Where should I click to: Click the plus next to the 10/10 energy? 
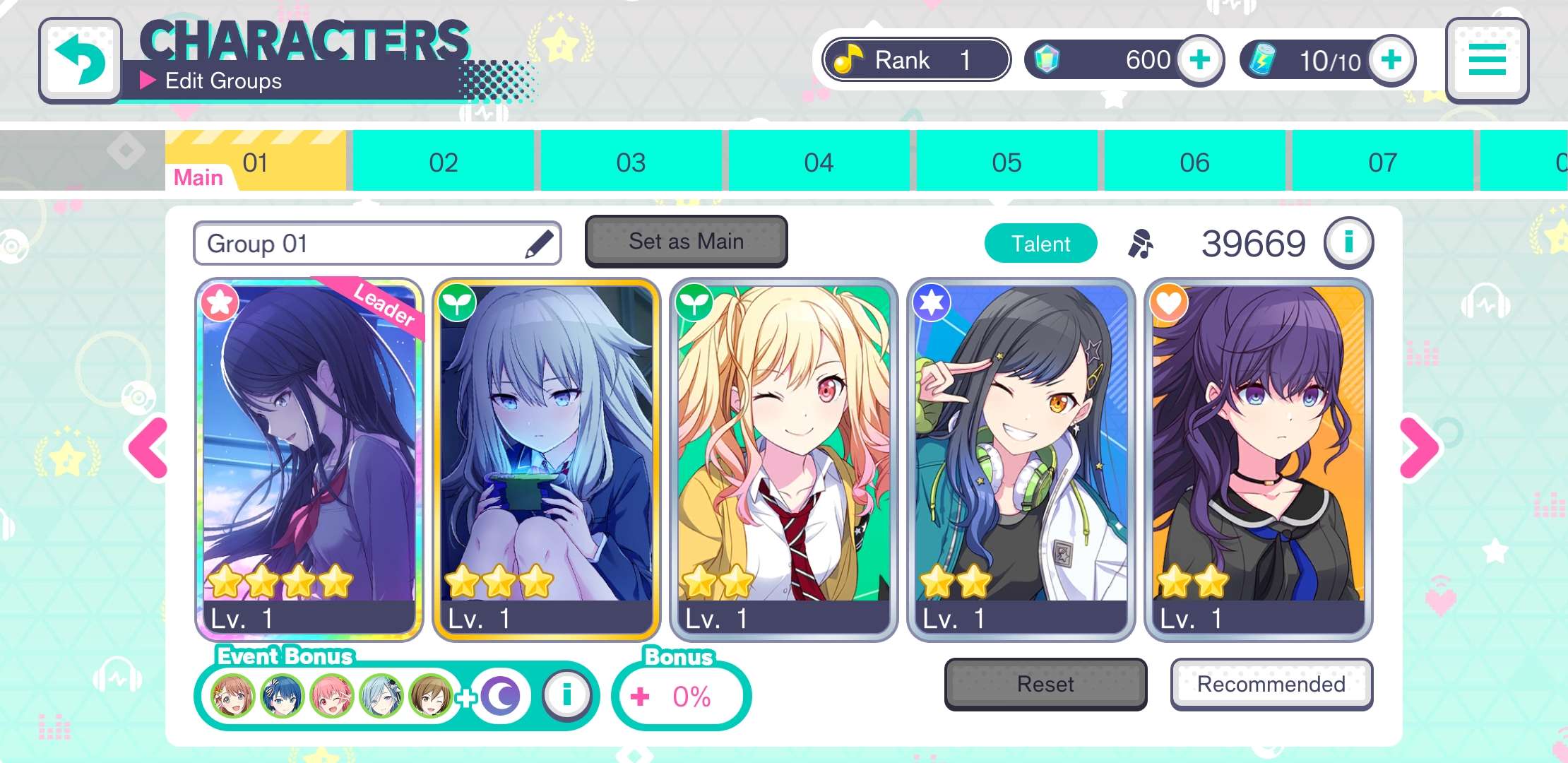(x=1390, y=60)
